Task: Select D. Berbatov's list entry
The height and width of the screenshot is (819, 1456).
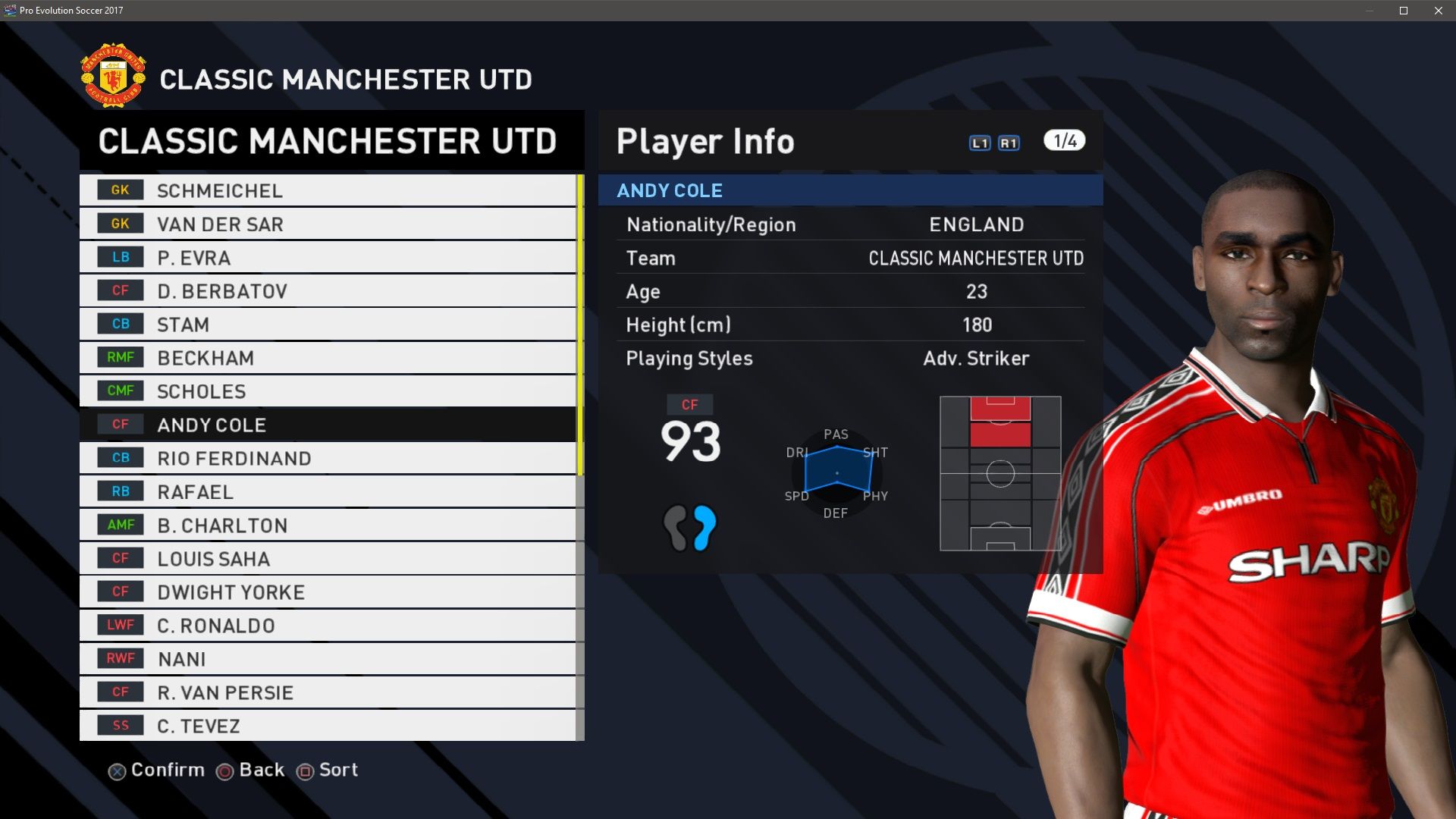Action: coord(328,290)
